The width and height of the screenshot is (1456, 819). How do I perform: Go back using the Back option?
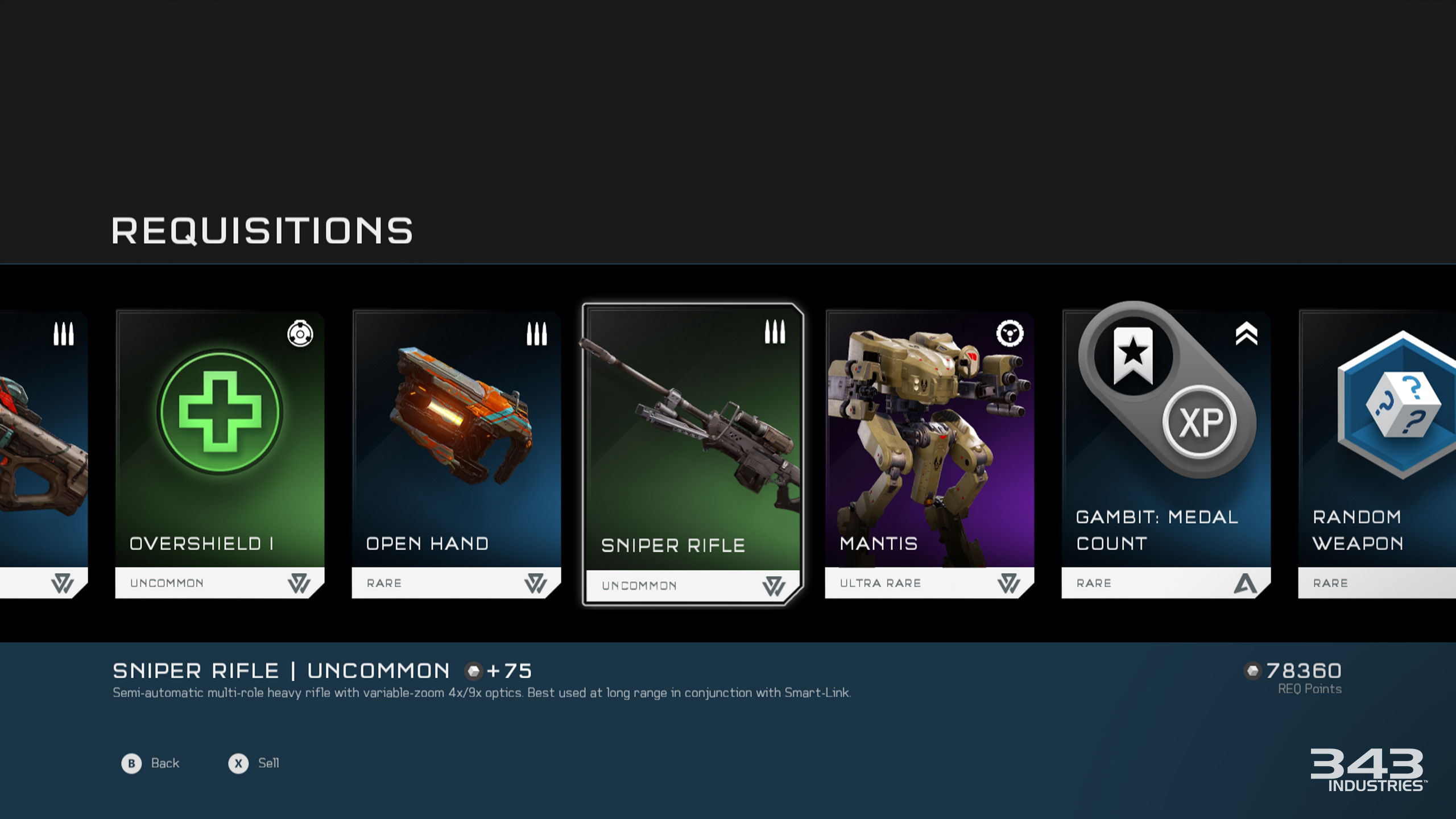(151, 763)
